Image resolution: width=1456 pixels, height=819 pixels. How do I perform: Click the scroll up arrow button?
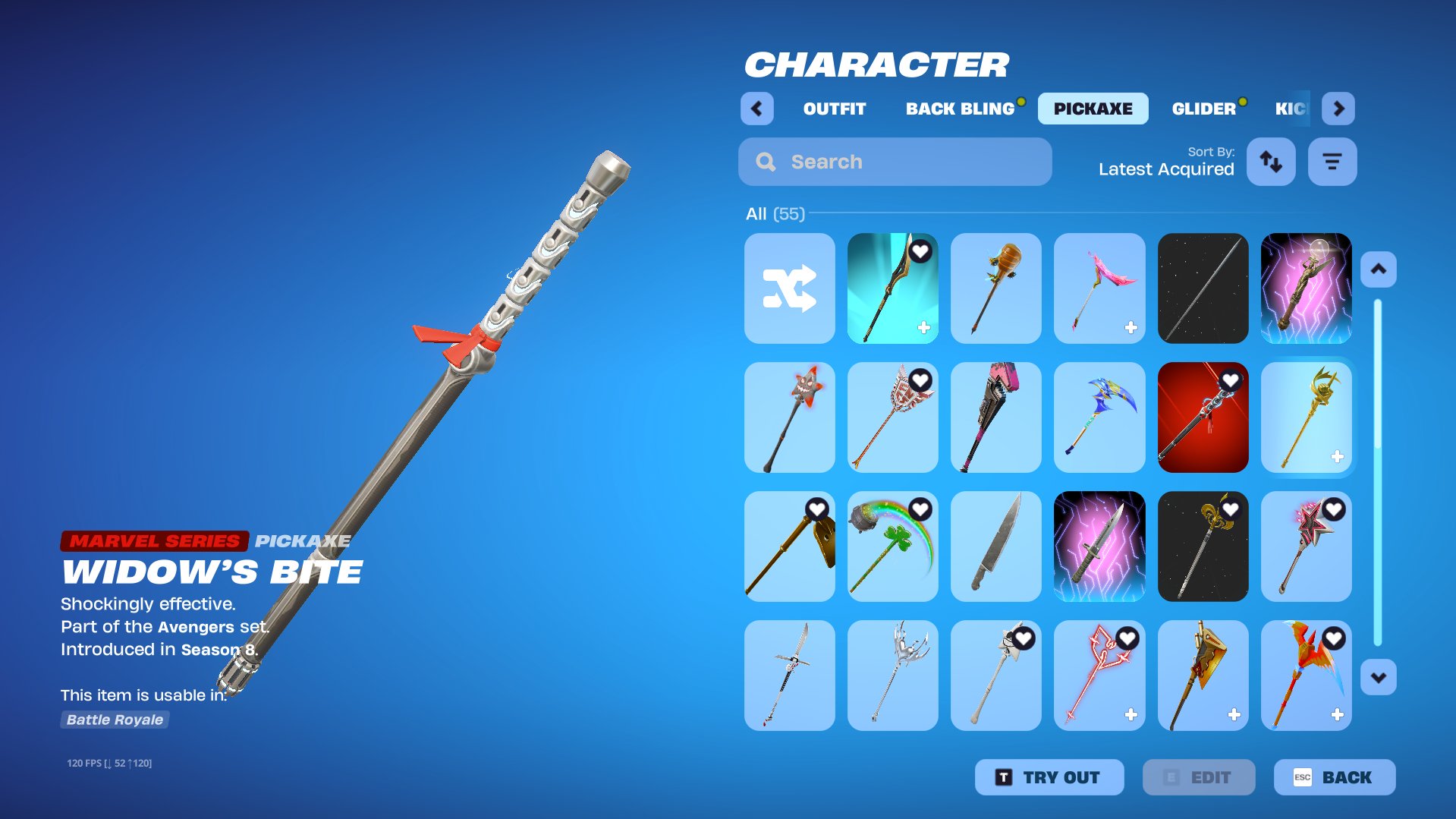(1378, 269)
